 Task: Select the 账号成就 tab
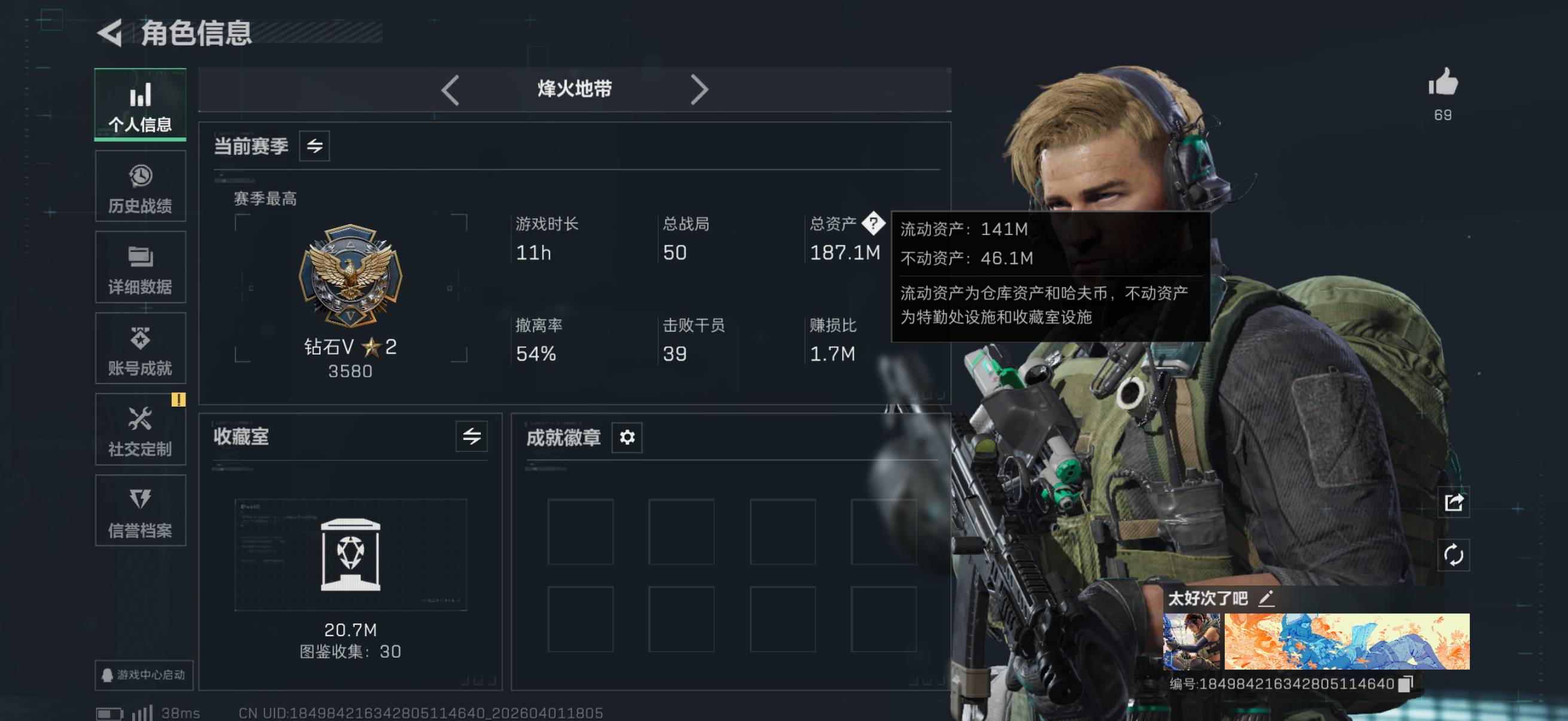(140, 349)
